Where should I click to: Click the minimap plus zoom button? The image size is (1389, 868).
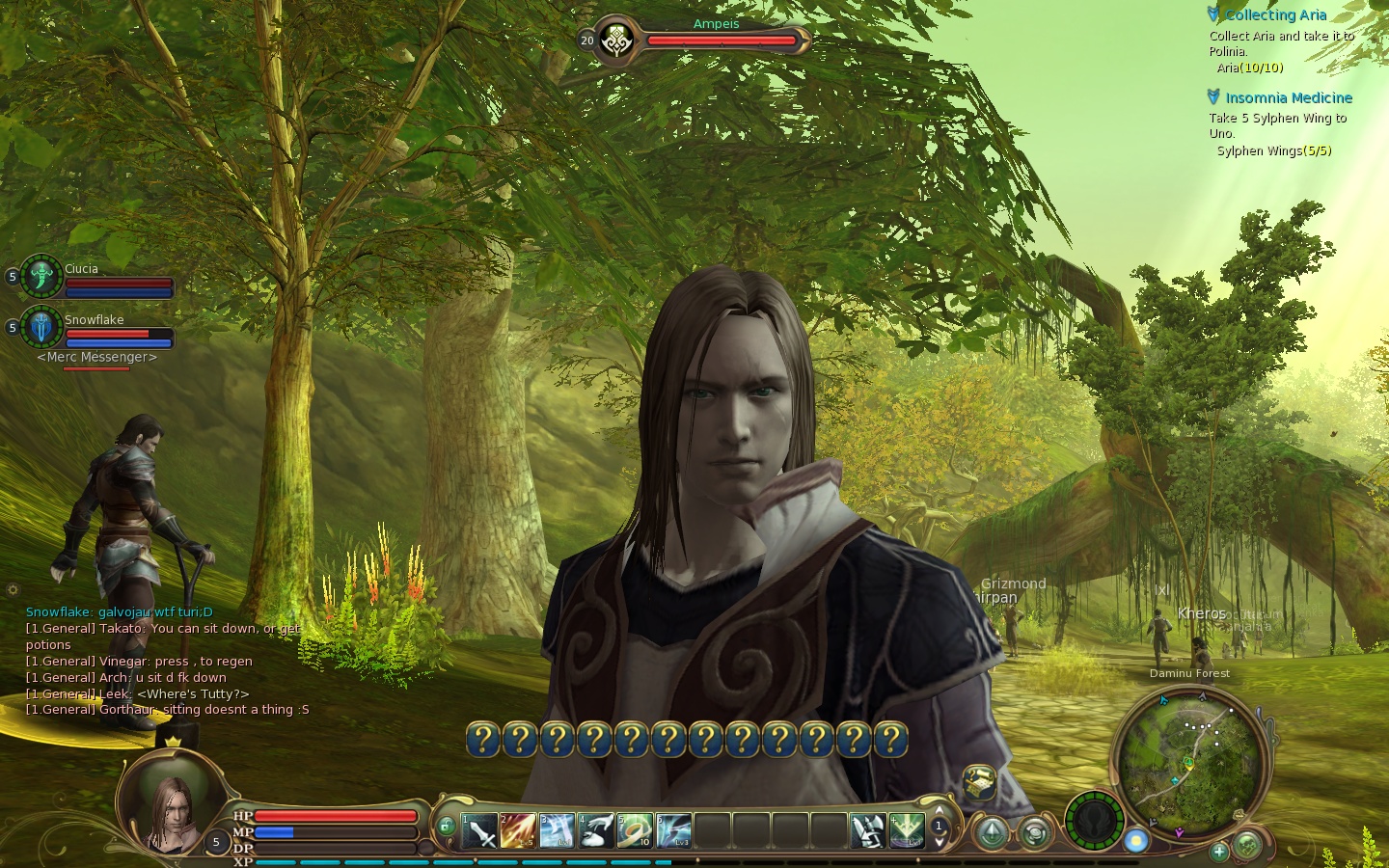click(1219, 851)
